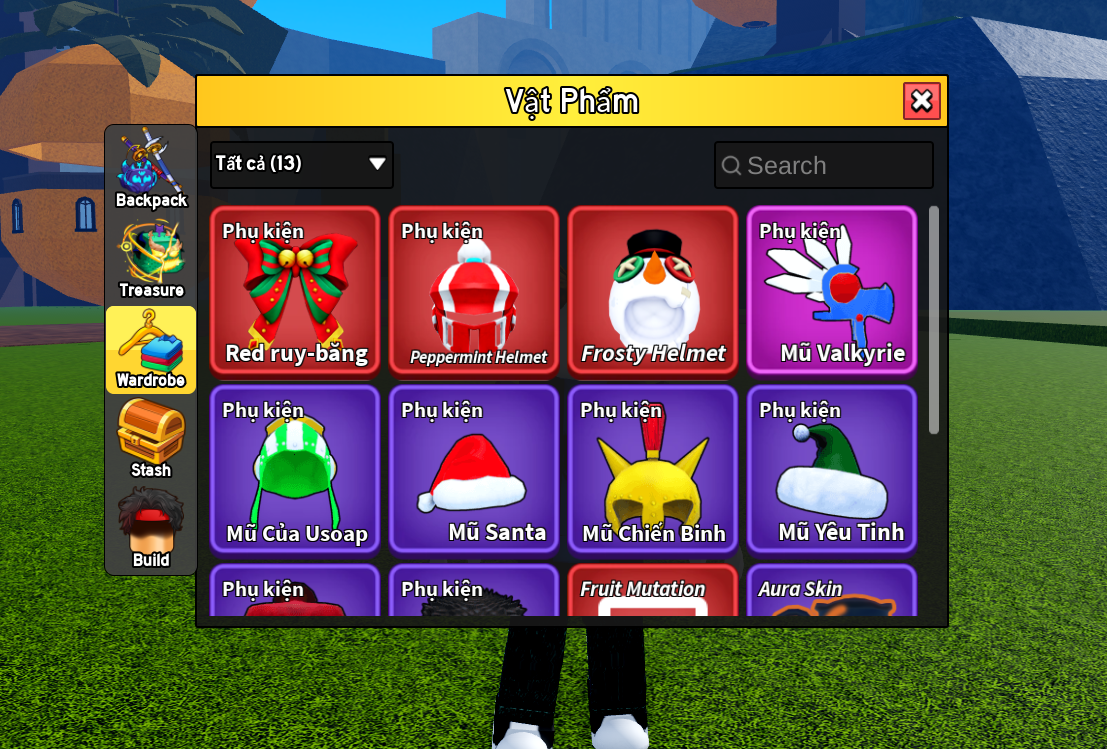Select the Mũ Valkyrie accessory
This screenshot has width=1107, height=749.
(832, 290)
